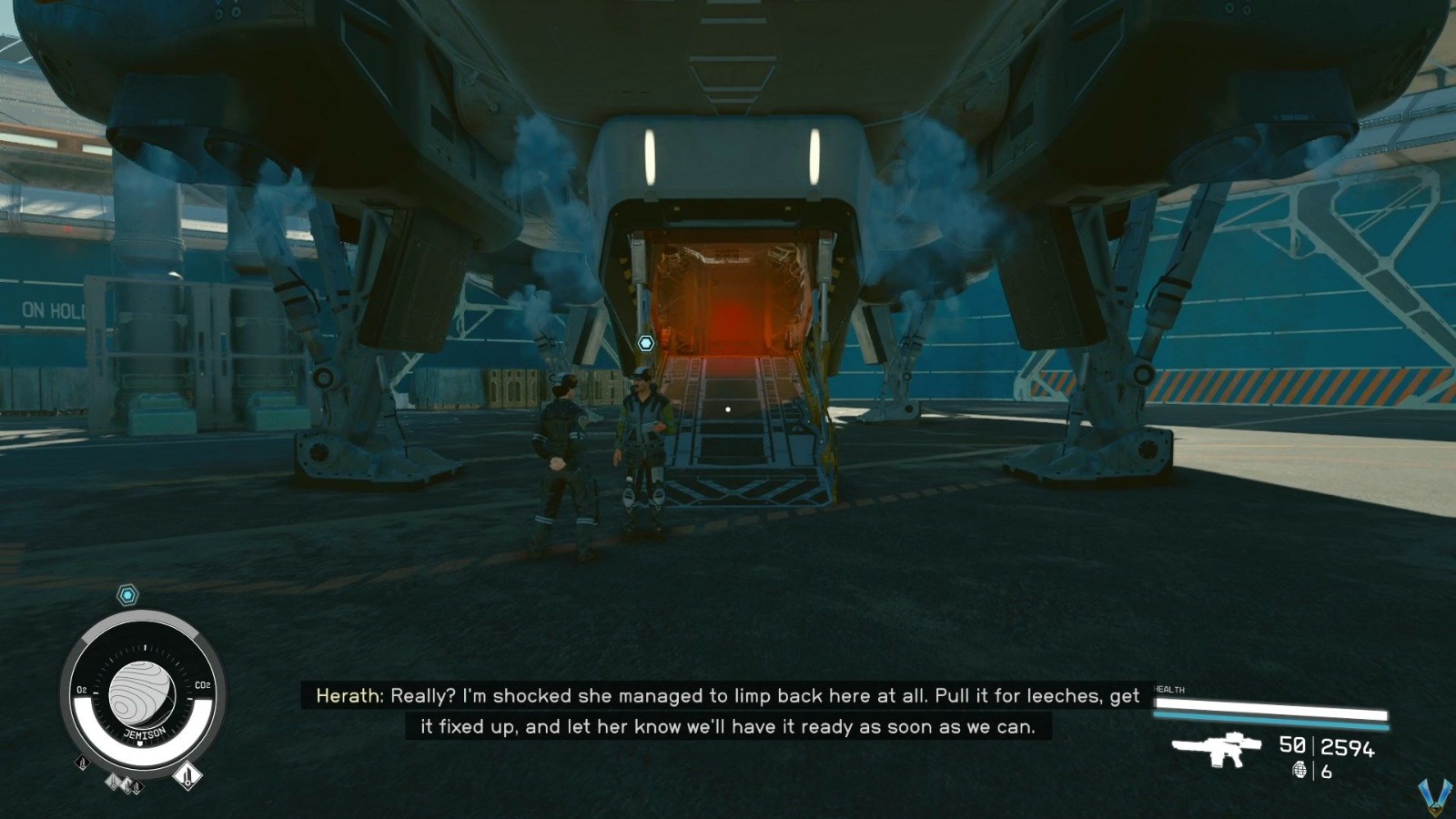The image size is (1456, 819).
Task: Select the leftmost small diamond marker under the compass
Action: tap(81, 762)
